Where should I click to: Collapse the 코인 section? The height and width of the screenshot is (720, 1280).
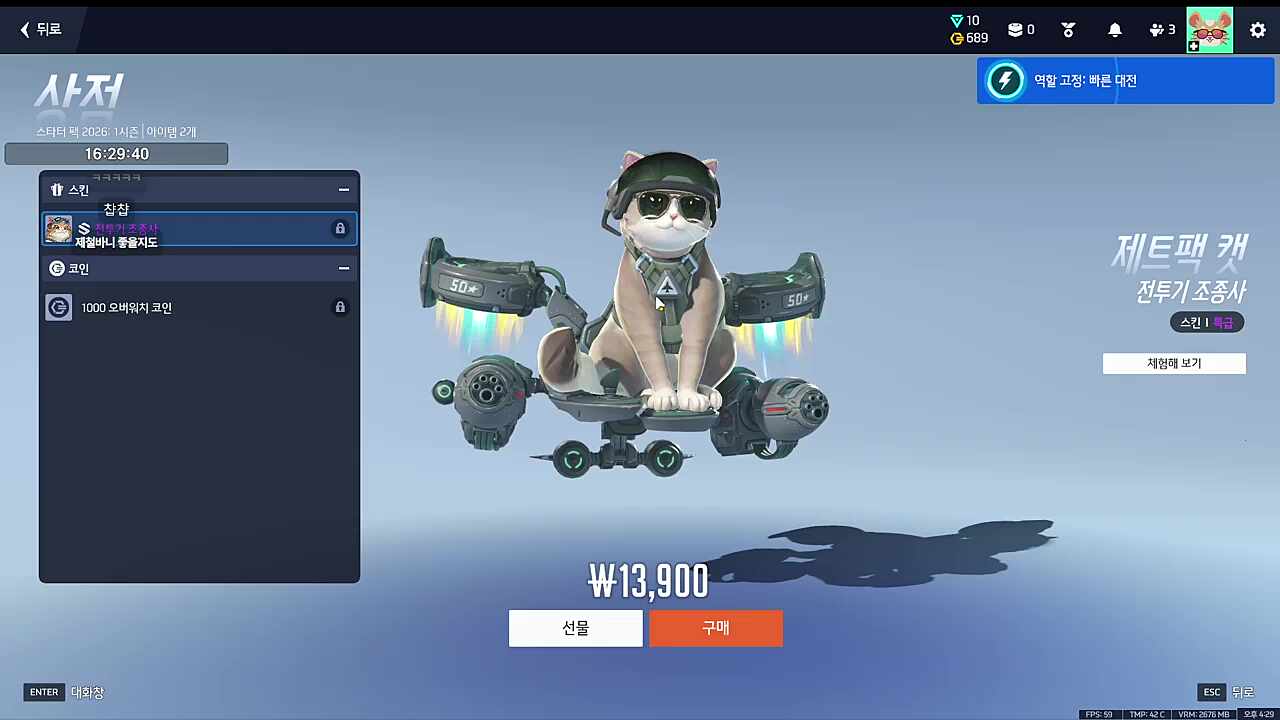click(343, 268)
